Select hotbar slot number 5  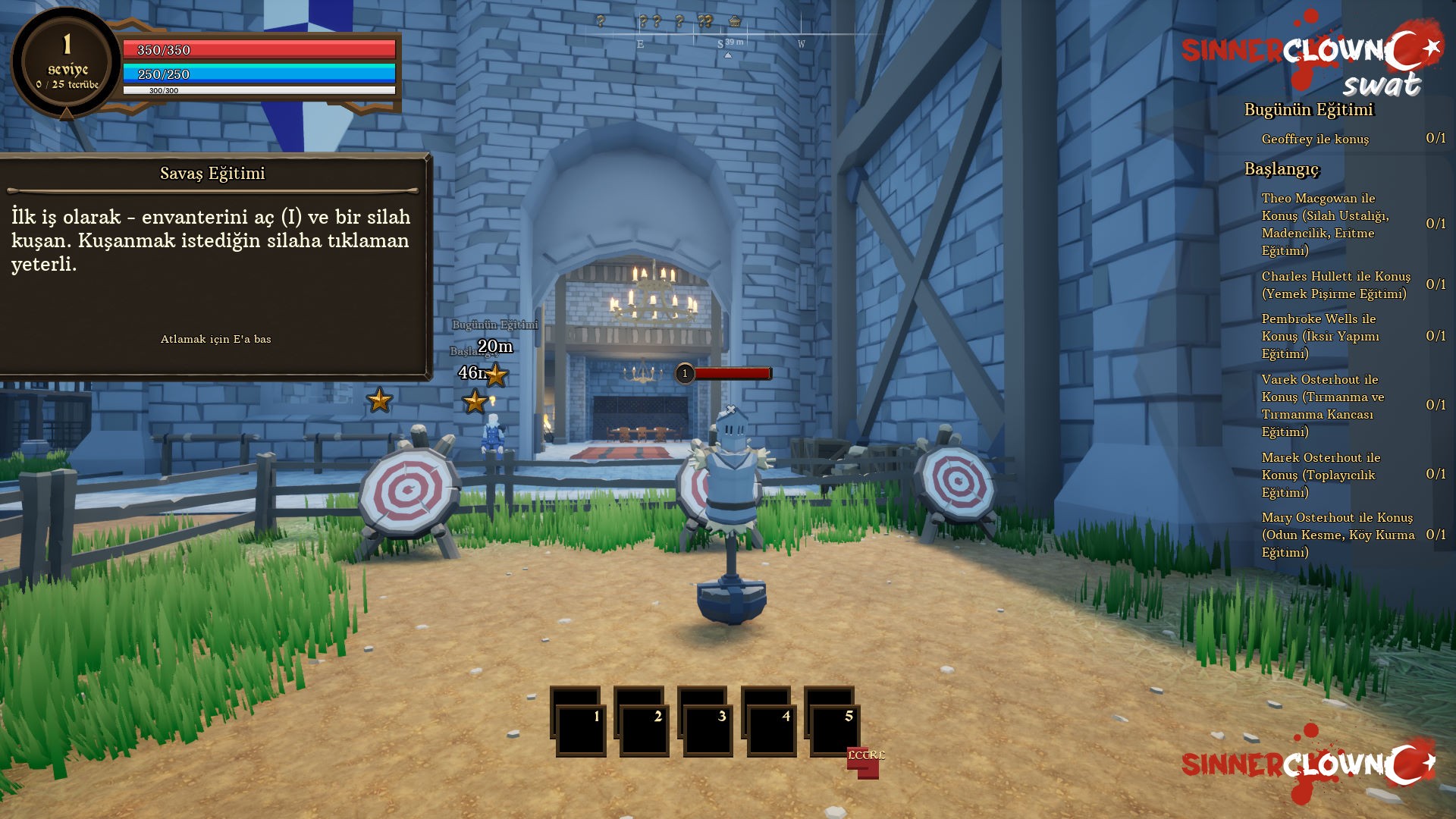click(x=834, y=730)
